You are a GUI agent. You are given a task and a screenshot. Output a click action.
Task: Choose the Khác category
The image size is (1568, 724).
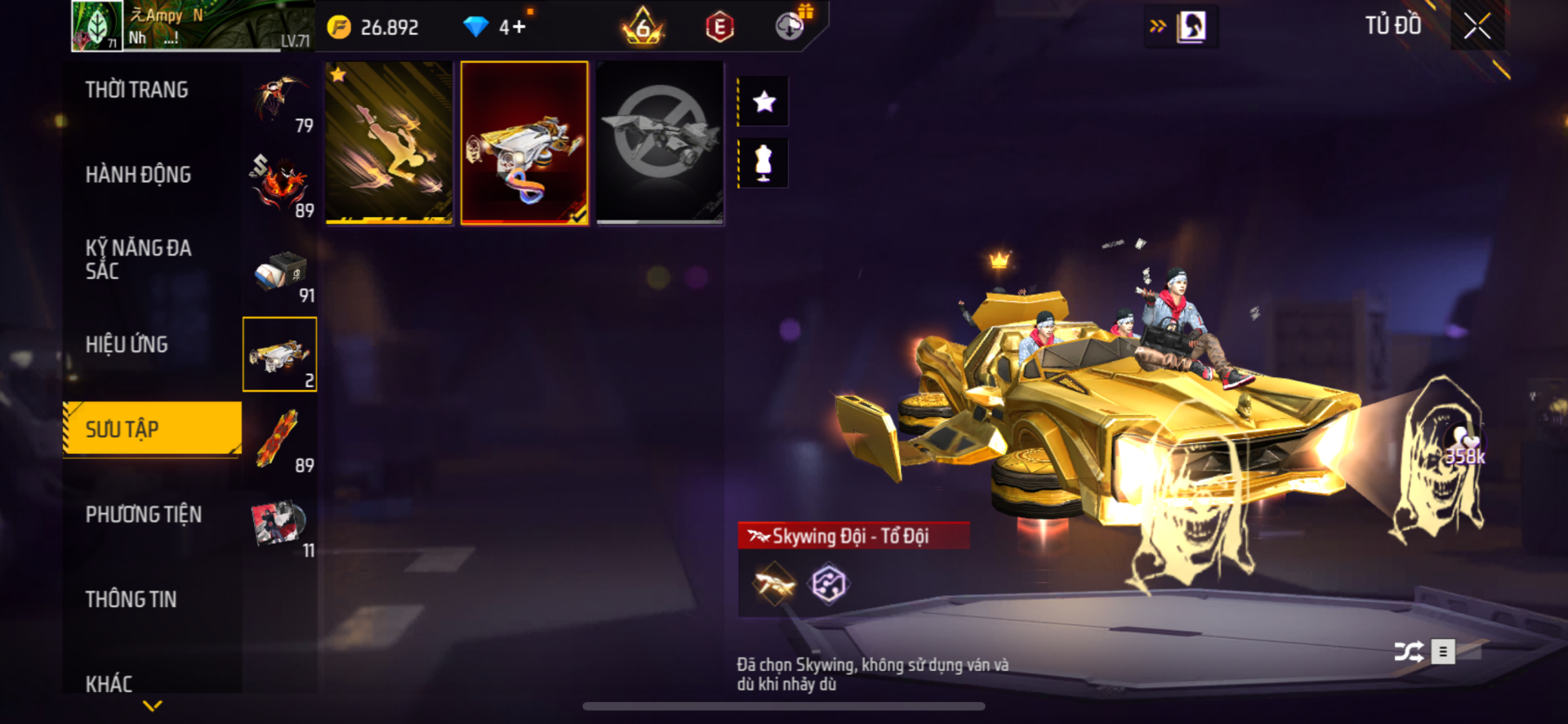pos(109,683)
